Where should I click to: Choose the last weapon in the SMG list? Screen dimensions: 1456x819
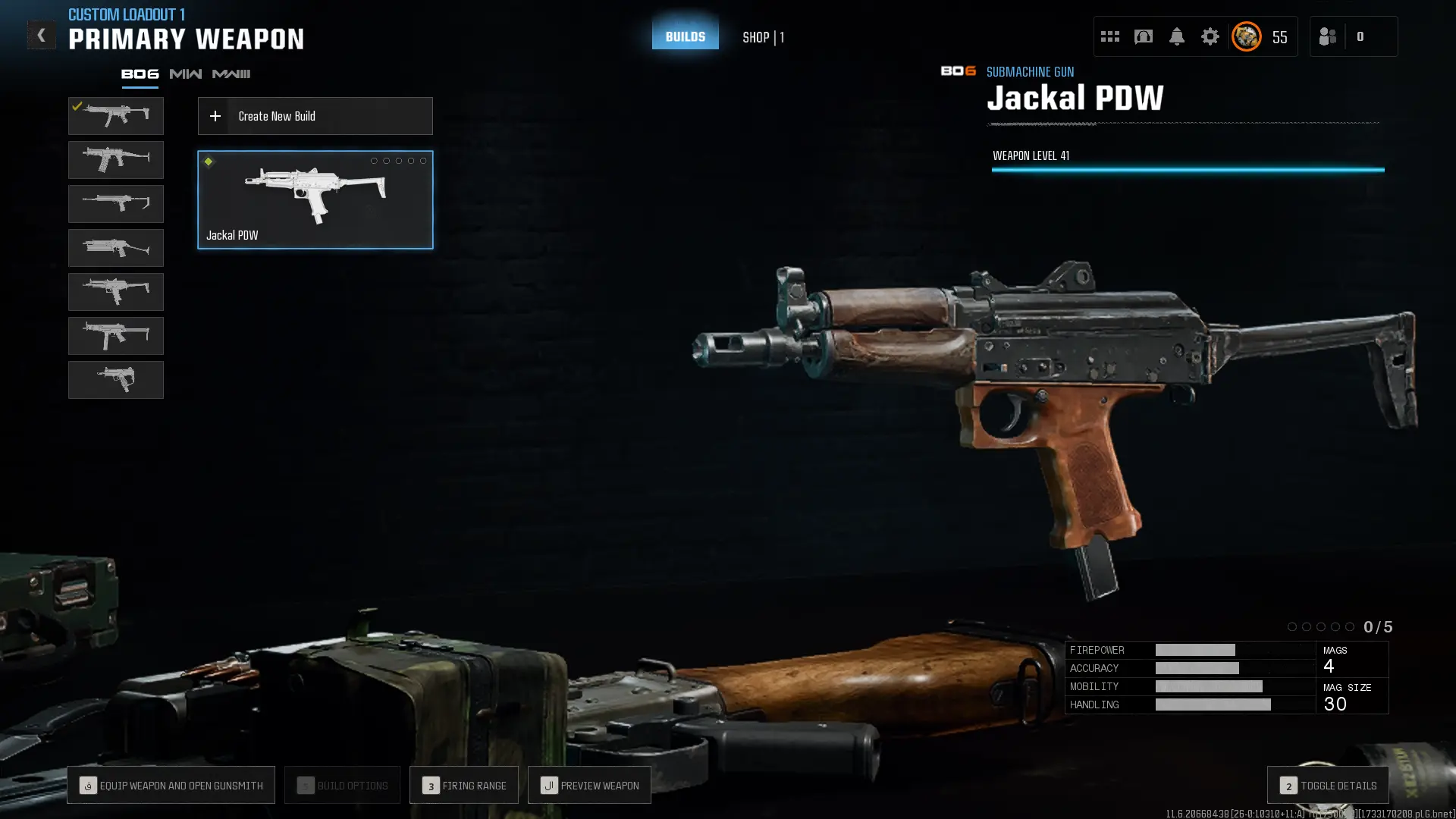click(x=115, y=380)
